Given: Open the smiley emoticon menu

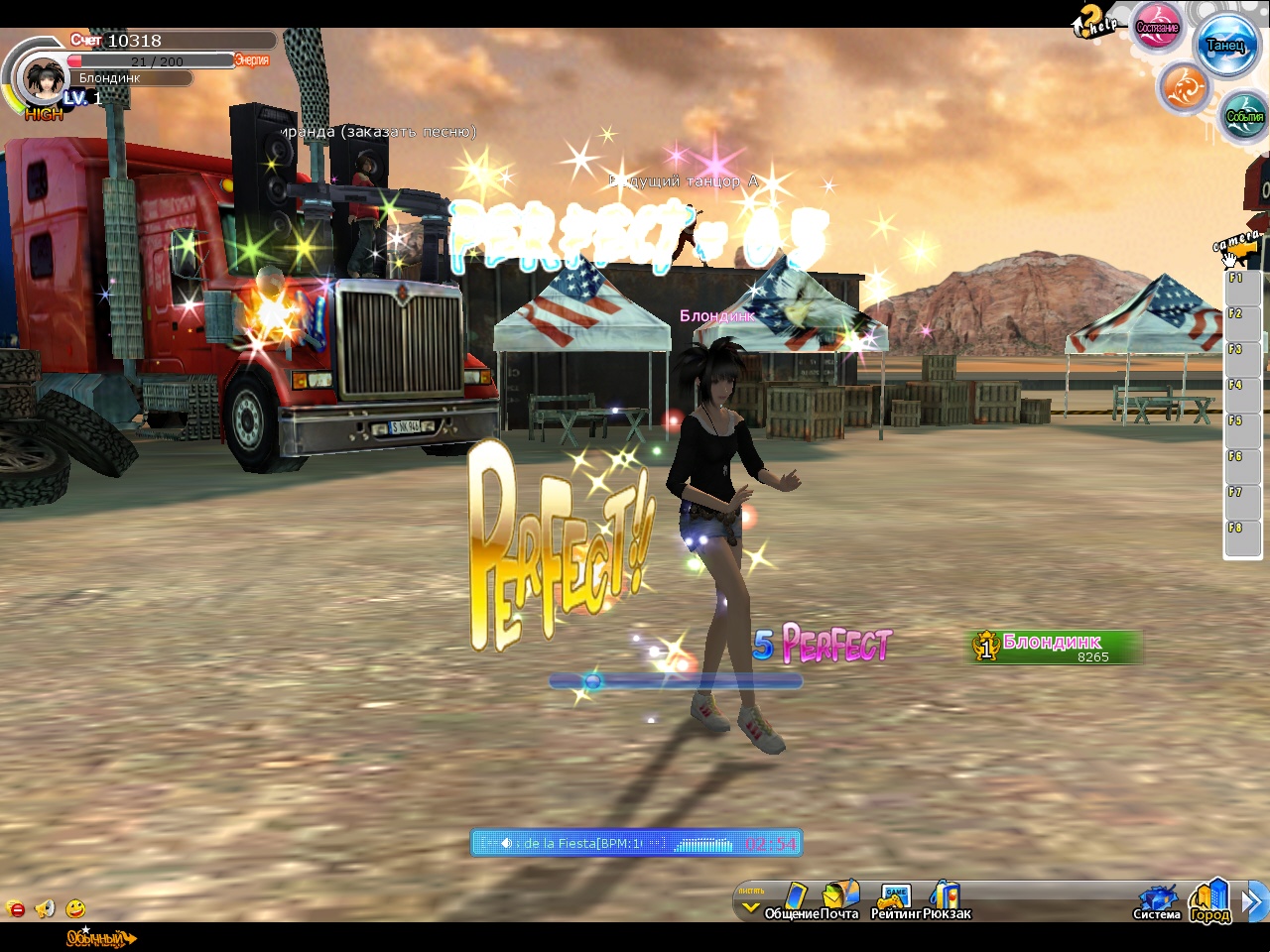Looking at the screenshot, I should click(75, 908).
